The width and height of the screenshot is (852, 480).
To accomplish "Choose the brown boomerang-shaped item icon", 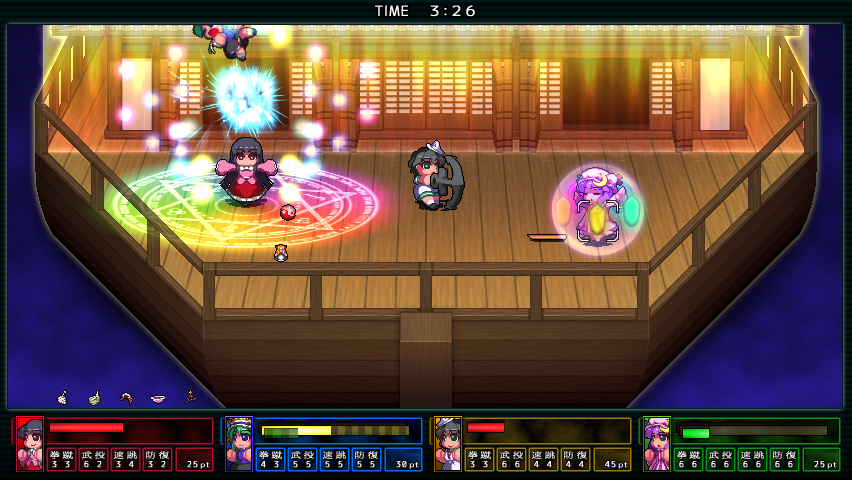I will pyautogui.click(x=126, y=398).
